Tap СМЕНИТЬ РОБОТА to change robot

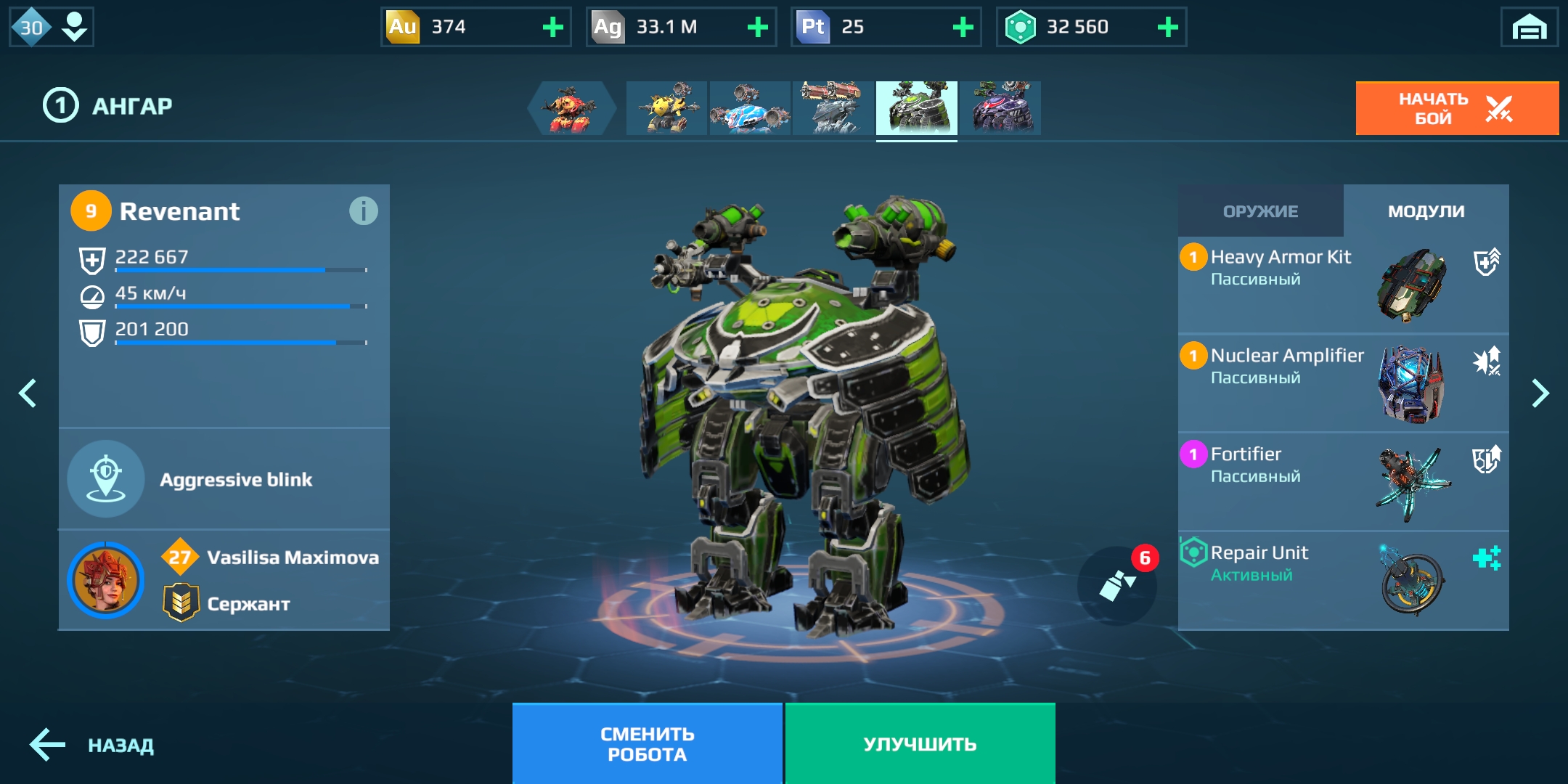pos(647,744)
